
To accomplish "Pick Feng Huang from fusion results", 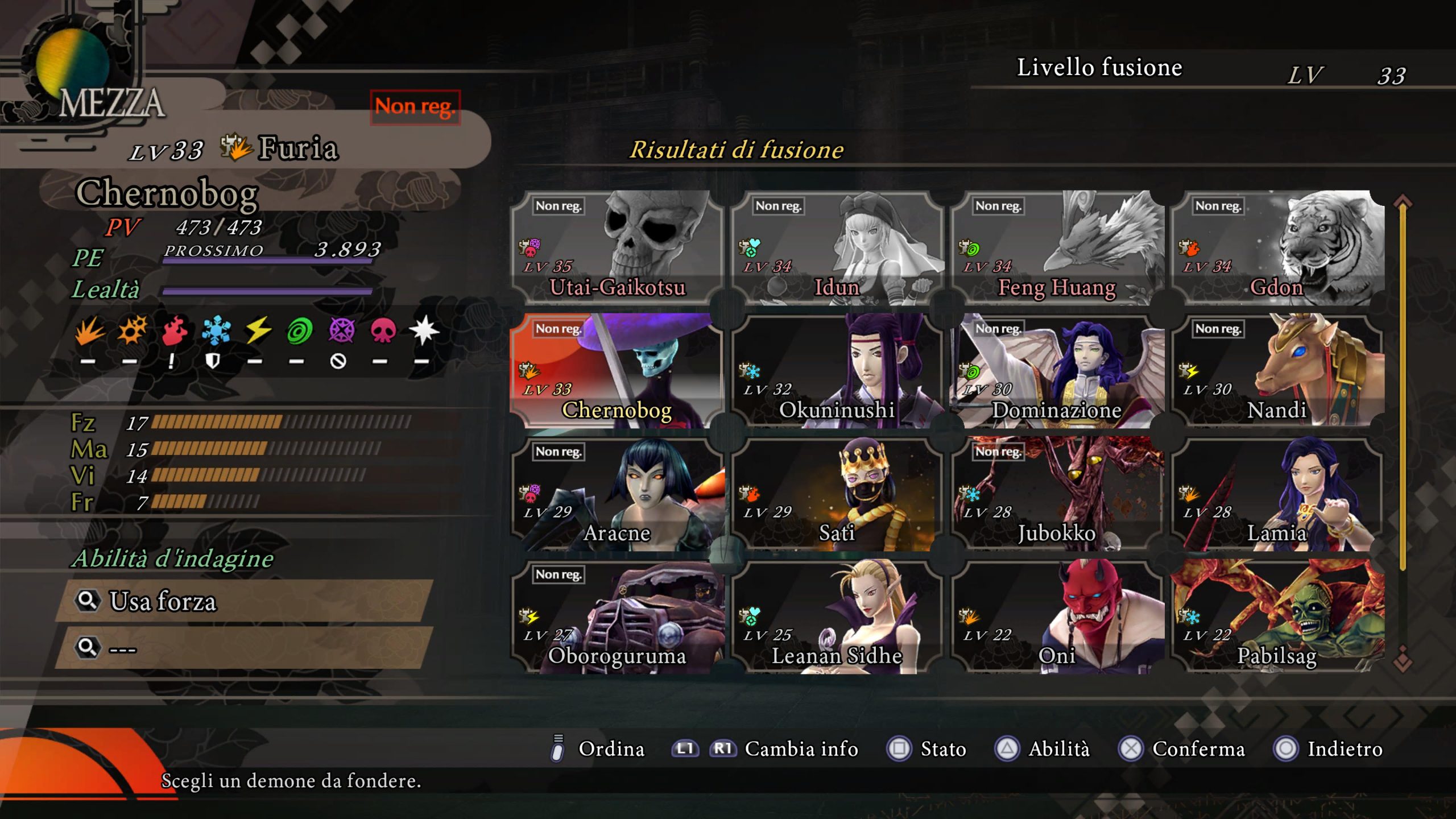I will (1057, 248).
